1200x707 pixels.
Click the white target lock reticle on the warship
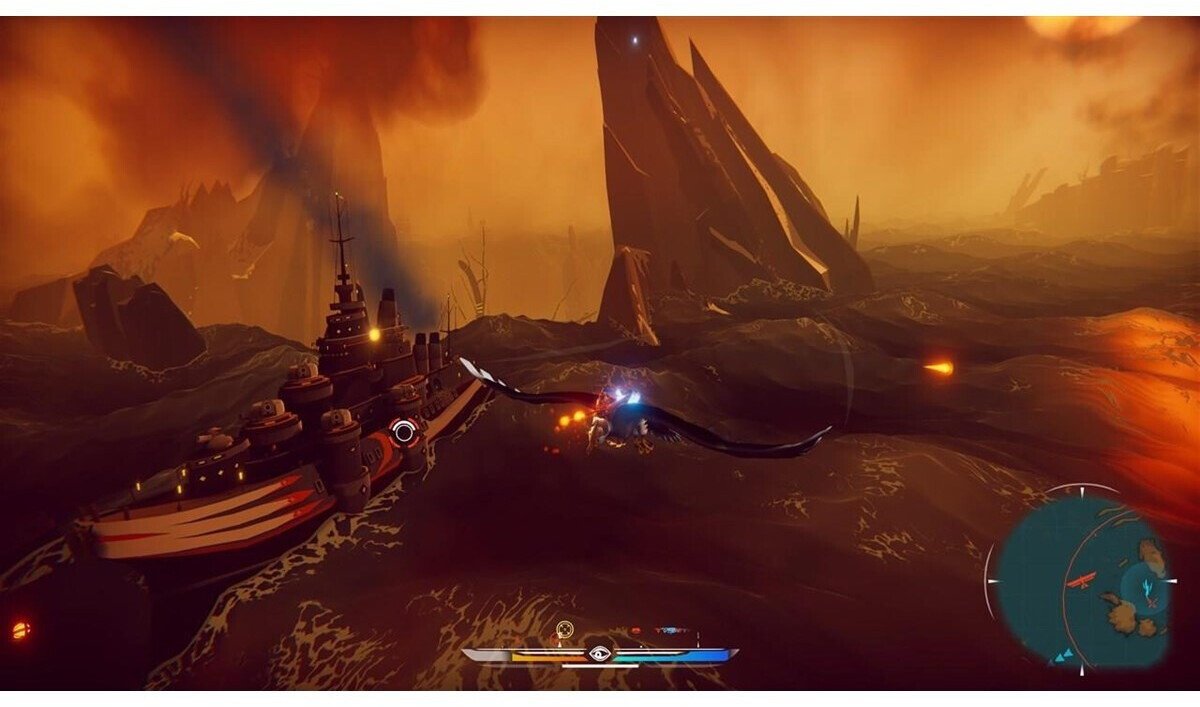(404, 432)
